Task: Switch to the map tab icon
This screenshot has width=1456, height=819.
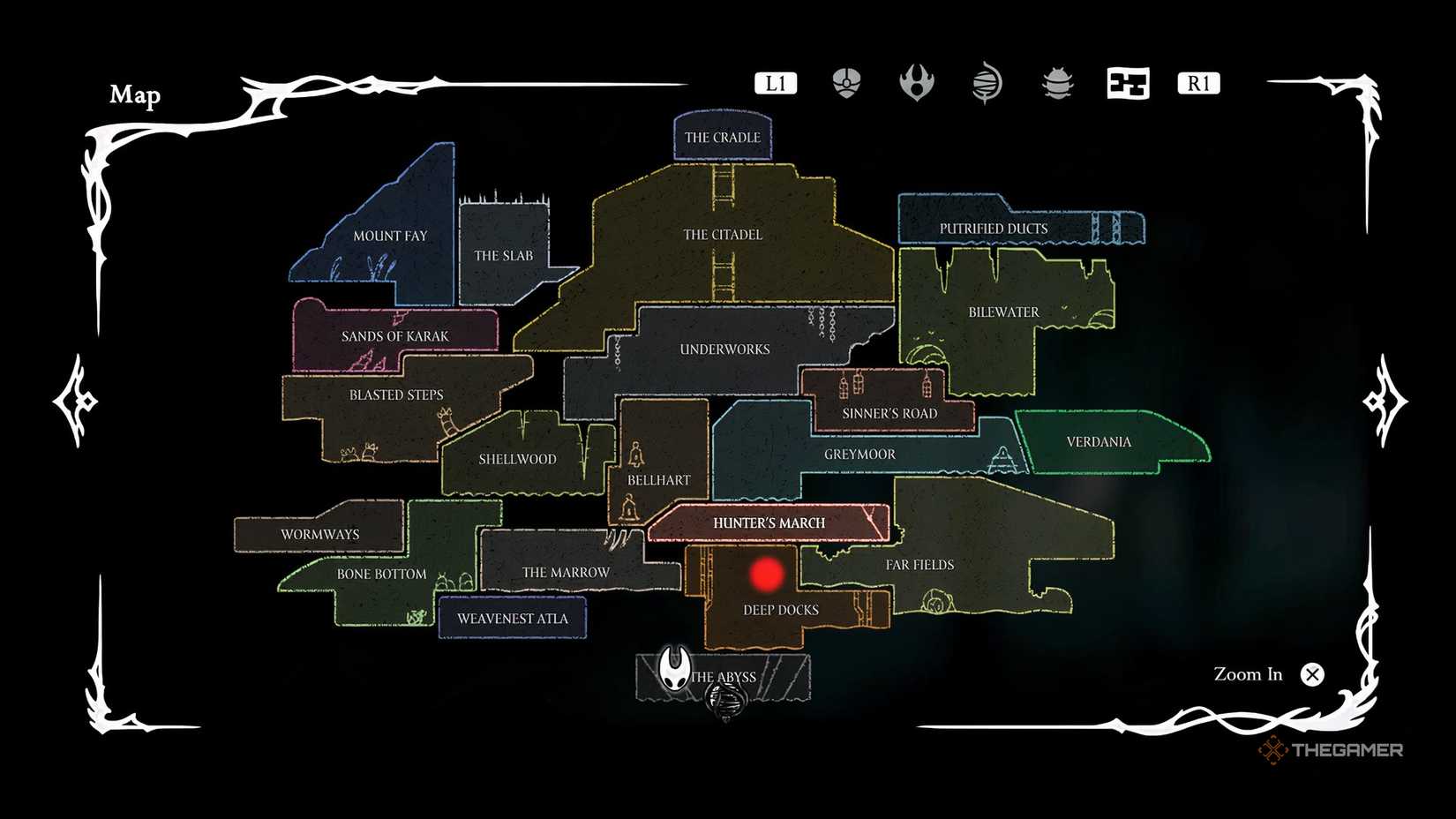Action: pos(1129,83)
